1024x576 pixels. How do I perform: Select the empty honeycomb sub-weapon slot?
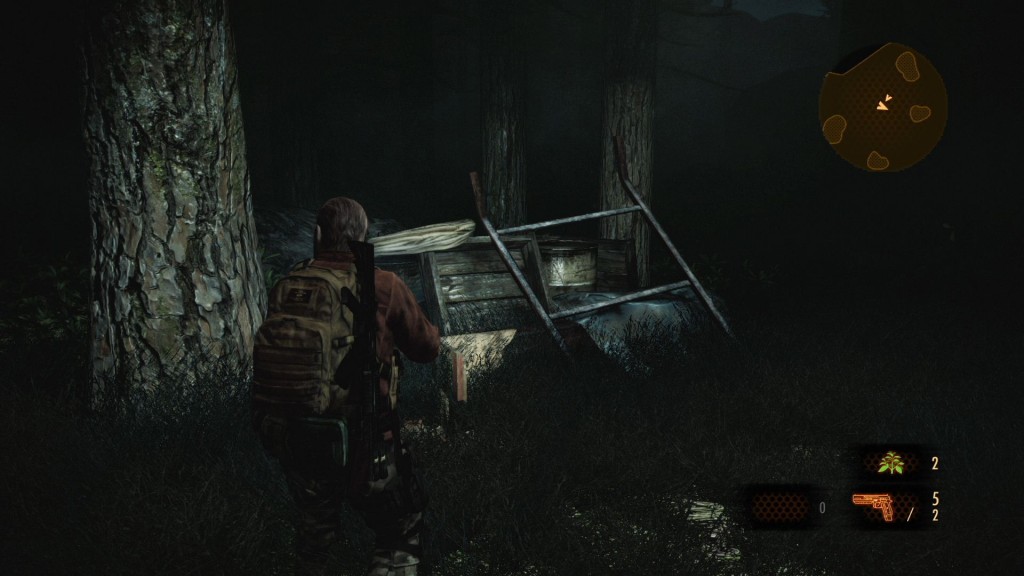click(776, 506)
